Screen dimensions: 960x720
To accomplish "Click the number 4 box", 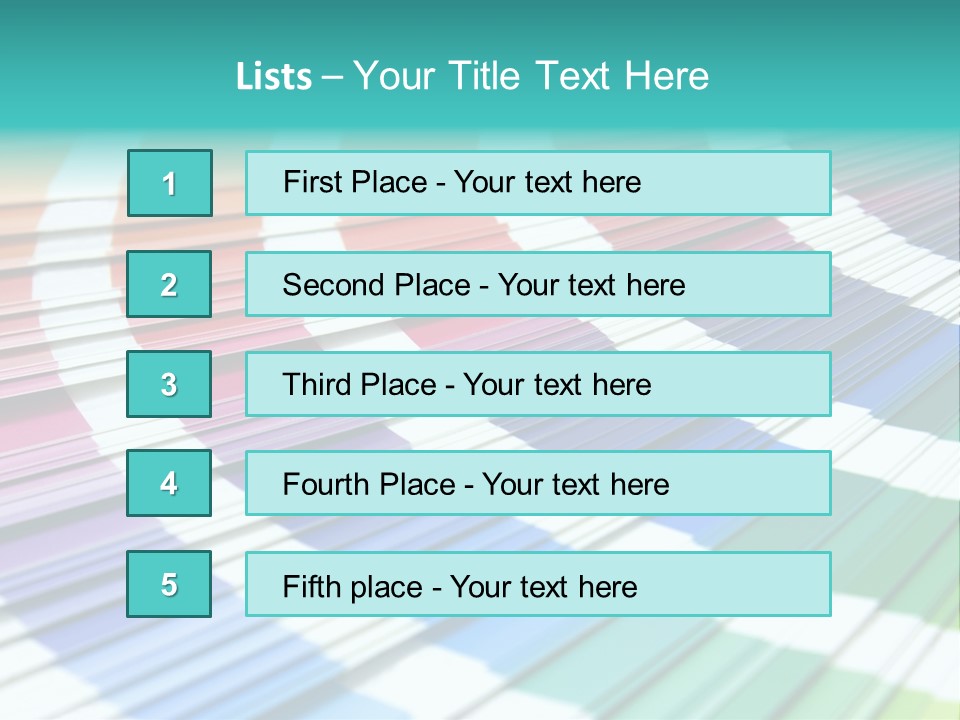I will (x=170, y=483).
